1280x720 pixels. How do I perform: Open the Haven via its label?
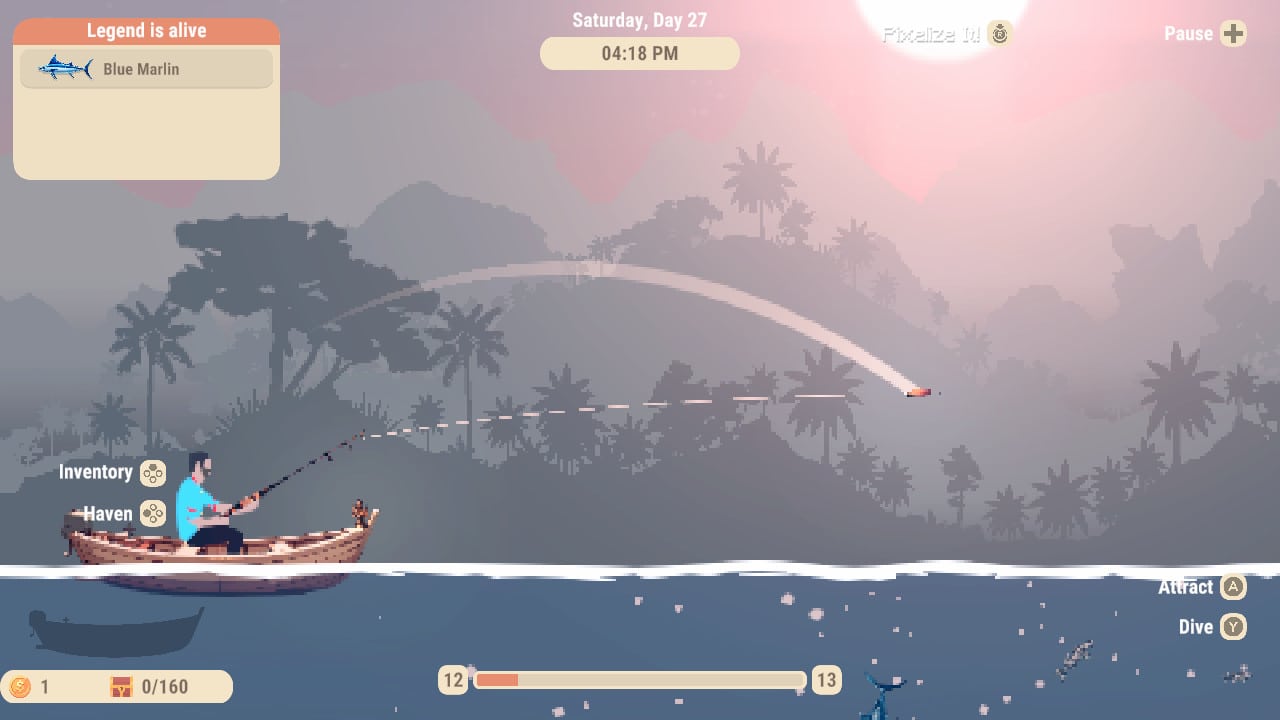point(106,514)
